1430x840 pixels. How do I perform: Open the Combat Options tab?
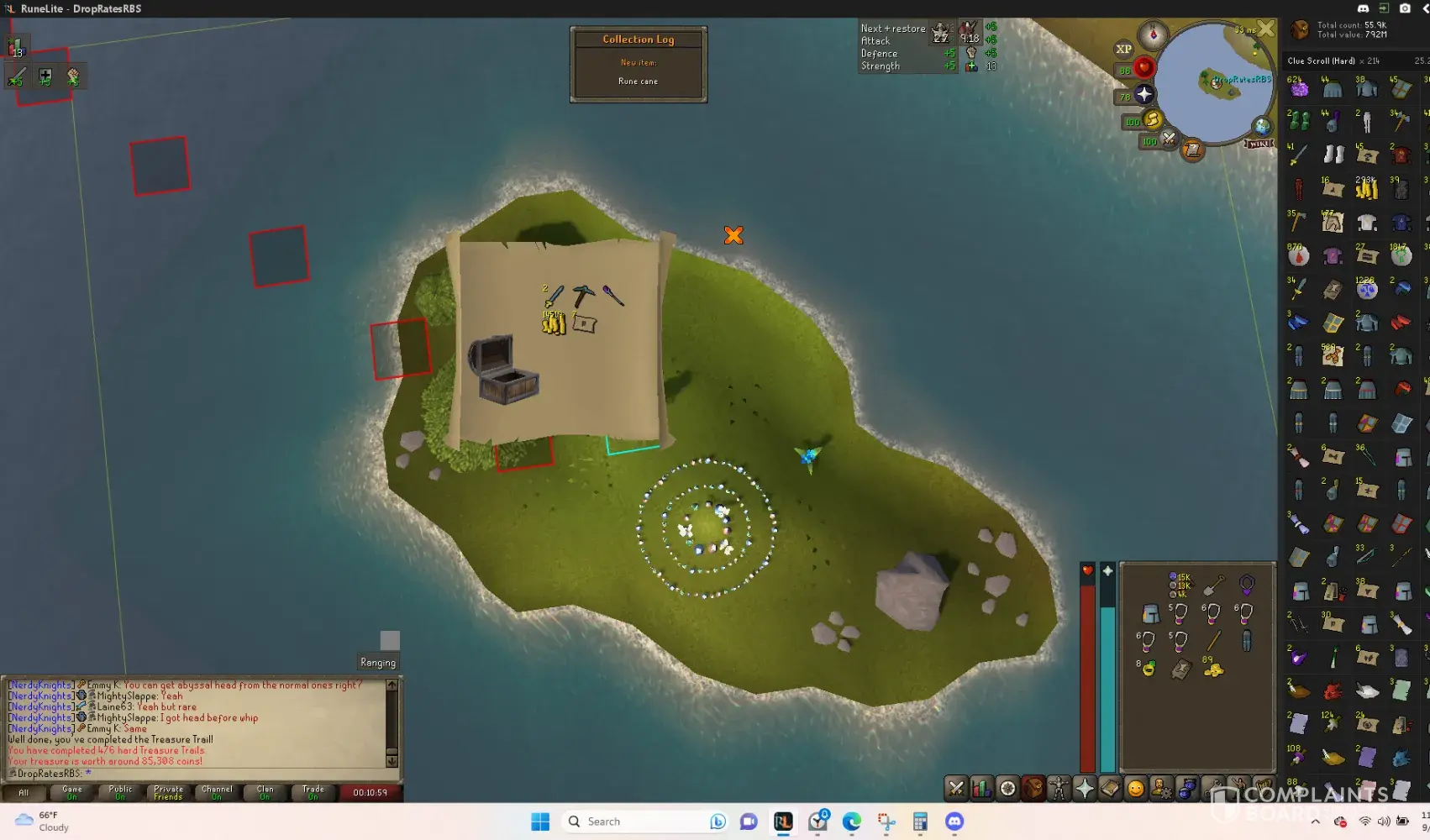(x=956, y=789)
